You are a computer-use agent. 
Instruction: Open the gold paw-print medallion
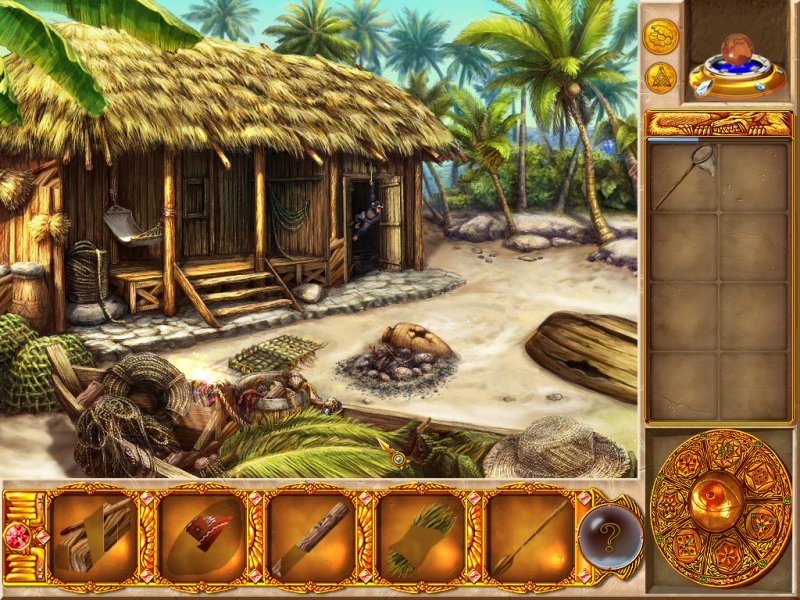[x=660, y=35]
